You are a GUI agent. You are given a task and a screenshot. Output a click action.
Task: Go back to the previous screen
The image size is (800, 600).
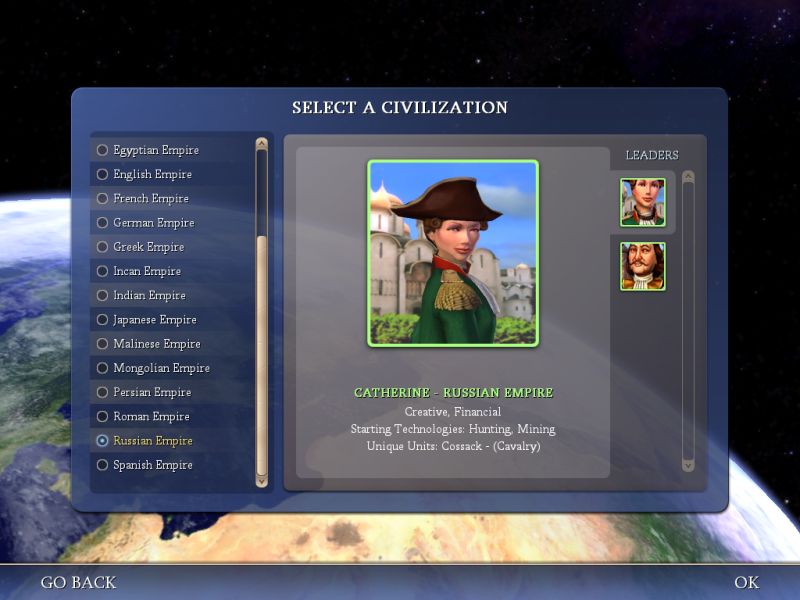point(78,582)
